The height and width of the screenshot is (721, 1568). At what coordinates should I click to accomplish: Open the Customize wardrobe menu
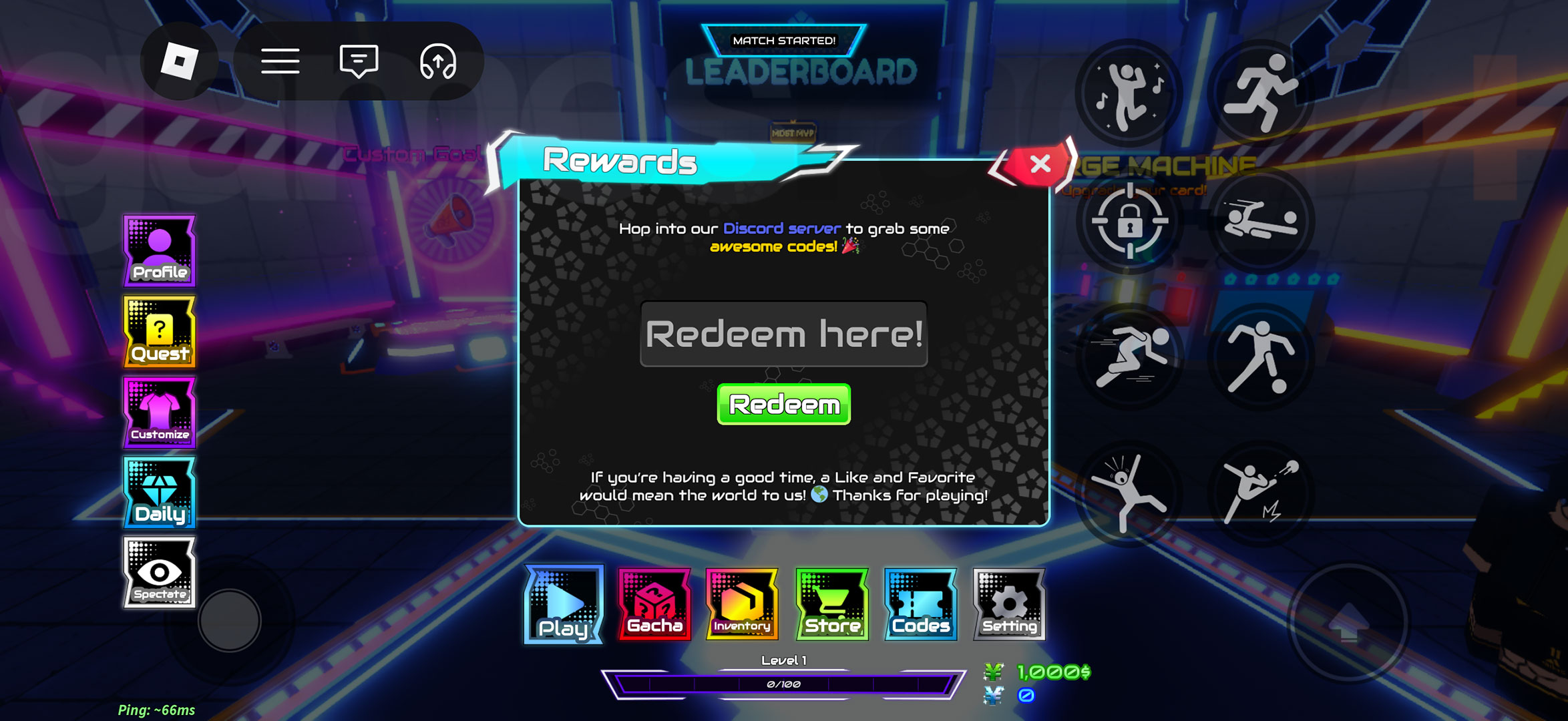tap(159, 413)
